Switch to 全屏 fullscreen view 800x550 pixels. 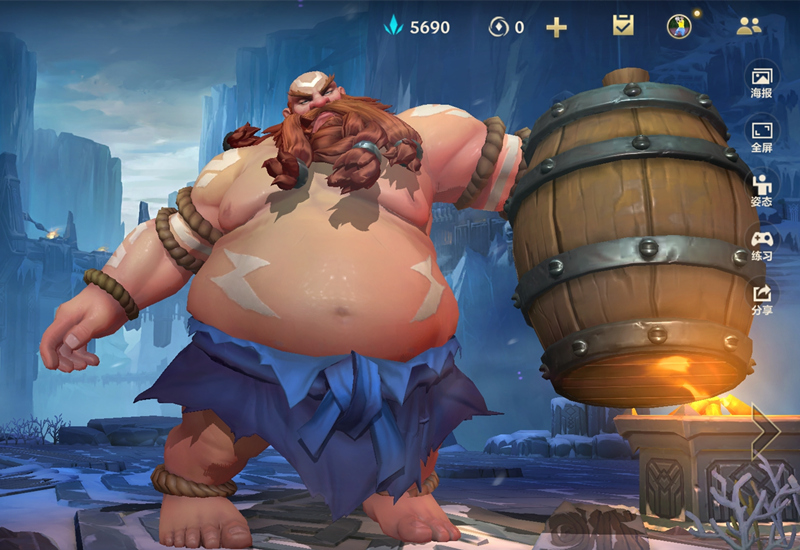[x=762, y=136]
